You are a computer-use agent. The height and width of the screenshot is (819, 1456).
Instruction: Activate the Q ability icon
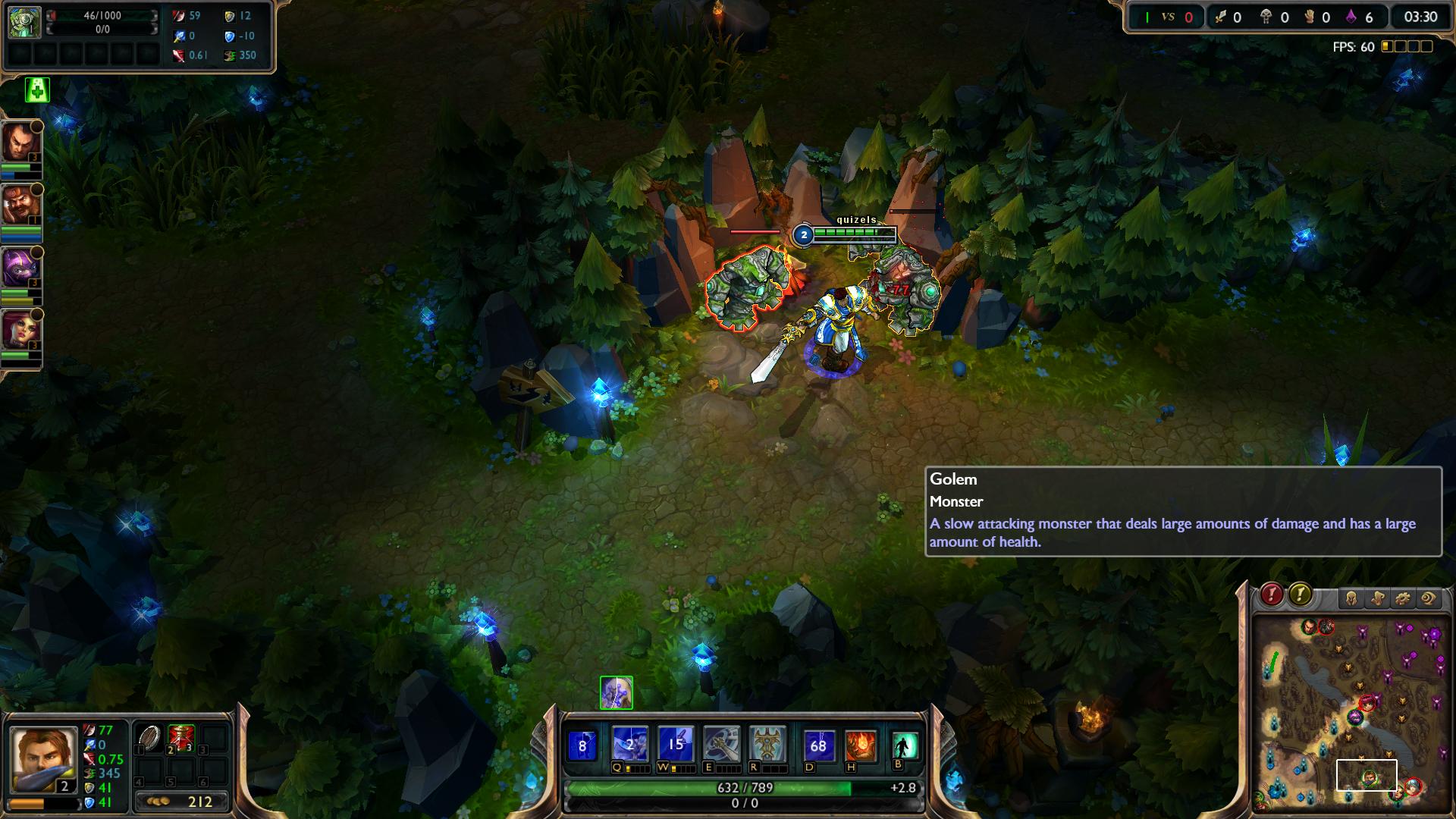(x=629, y=745)
